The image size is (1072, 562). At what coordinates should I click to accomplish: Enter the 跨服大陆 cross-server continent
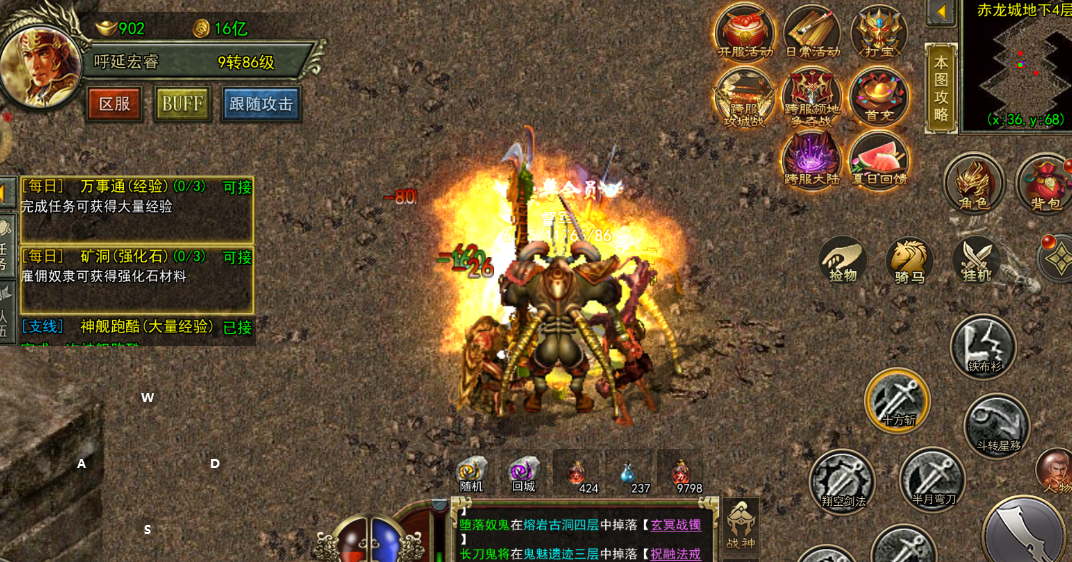tap(811, 160)
